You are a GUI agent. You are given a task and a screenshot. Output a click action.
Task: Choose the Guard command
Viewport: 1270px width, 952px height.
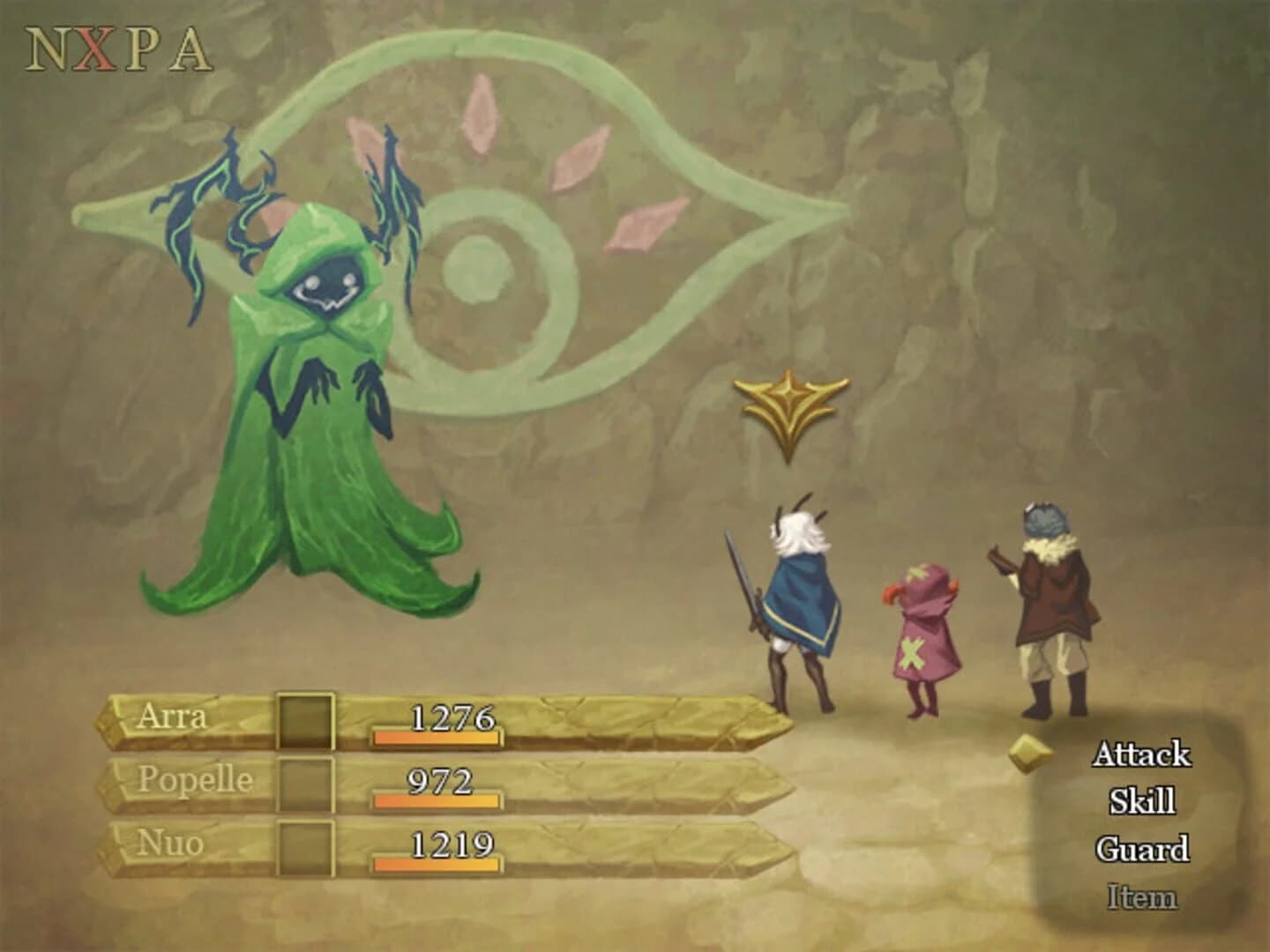pyautogui.click(x=1144, y=847)
